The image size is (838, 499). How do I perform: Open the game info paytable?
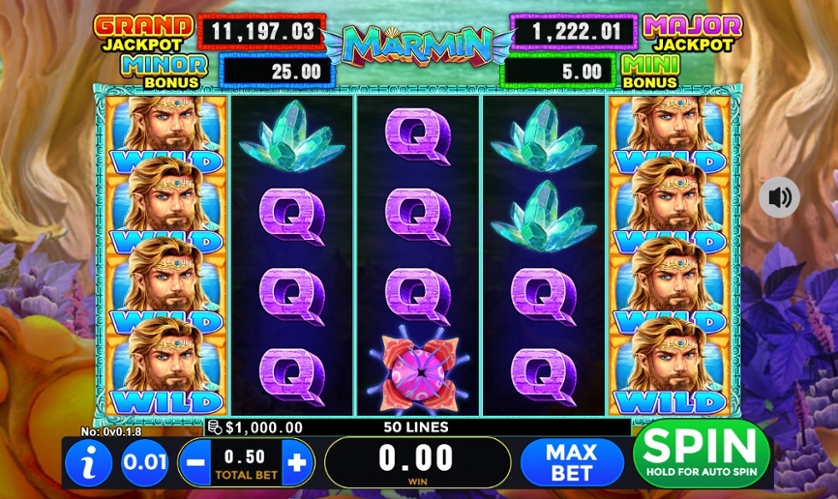point(91,463)
